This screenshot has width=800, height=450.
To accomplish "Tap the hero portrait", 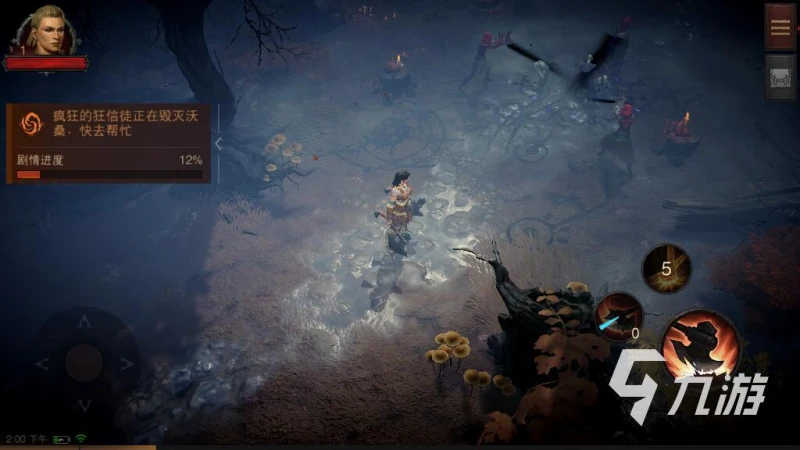I will 44,31.
